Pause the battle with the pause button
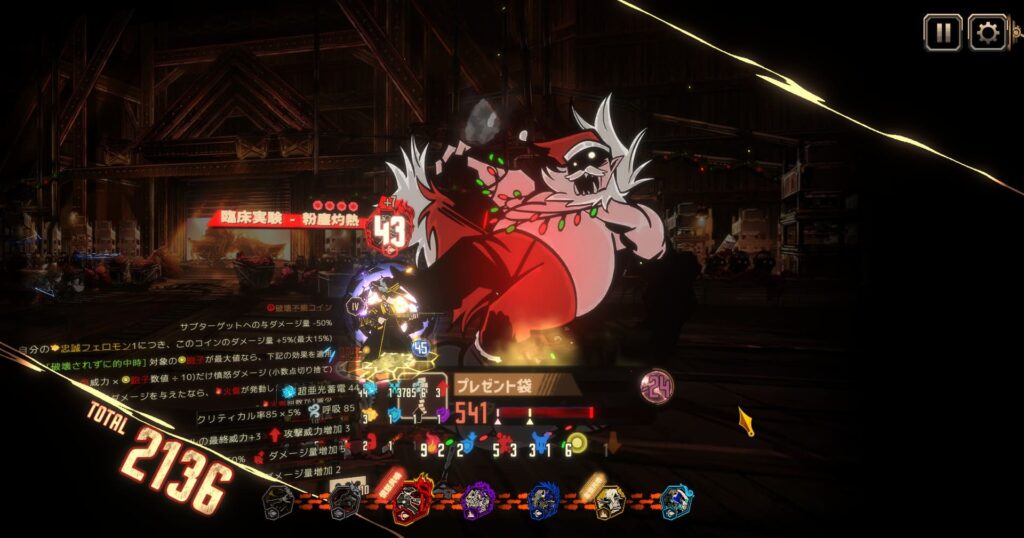The image size is (1024, 538). [x=942, y=33]
